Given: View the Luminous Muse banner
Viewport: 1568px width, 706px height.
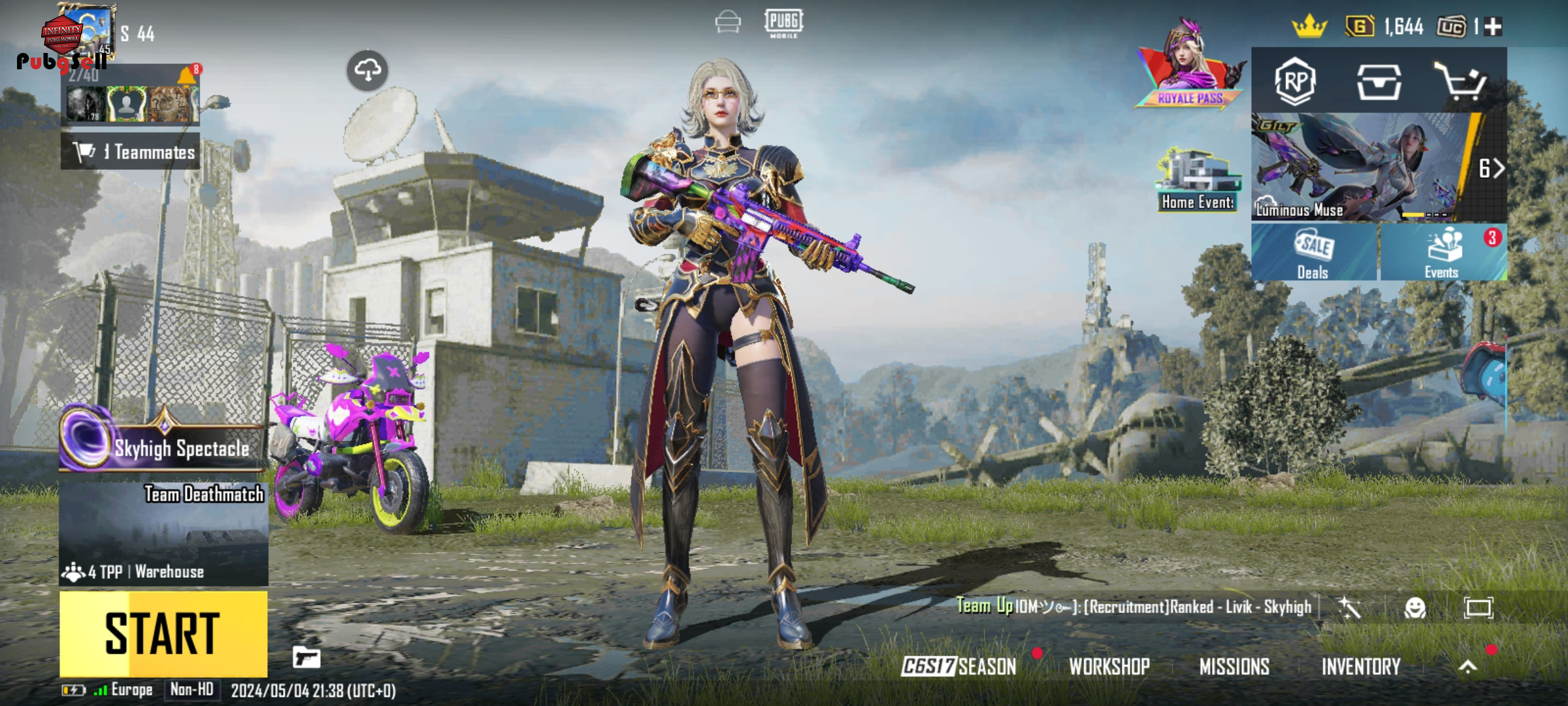Looking at the screenshot, I should (x=1359, y=169).
